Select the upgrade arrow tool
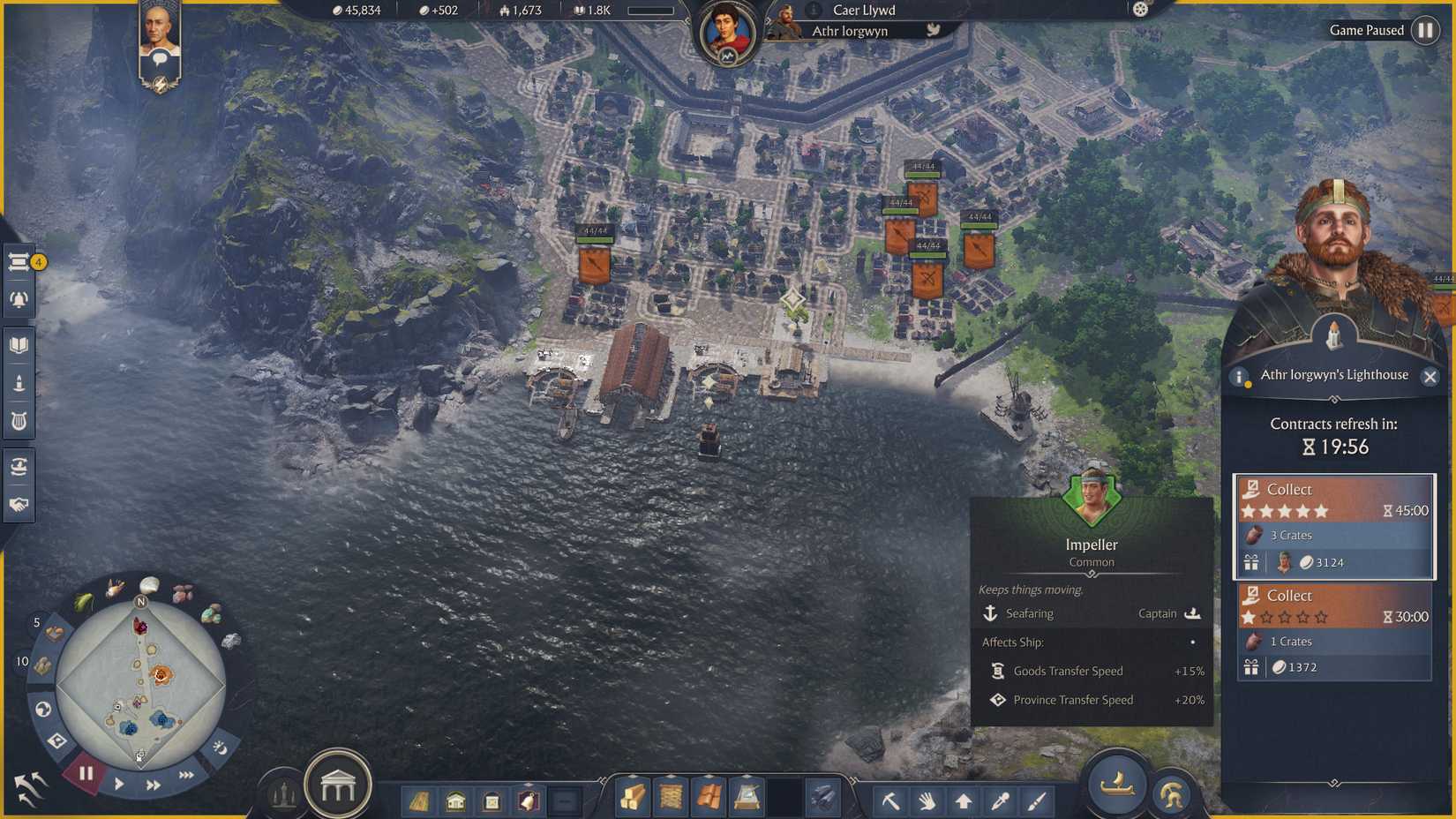The height and width of the screenshot is (819, 1456). point(964,801)
